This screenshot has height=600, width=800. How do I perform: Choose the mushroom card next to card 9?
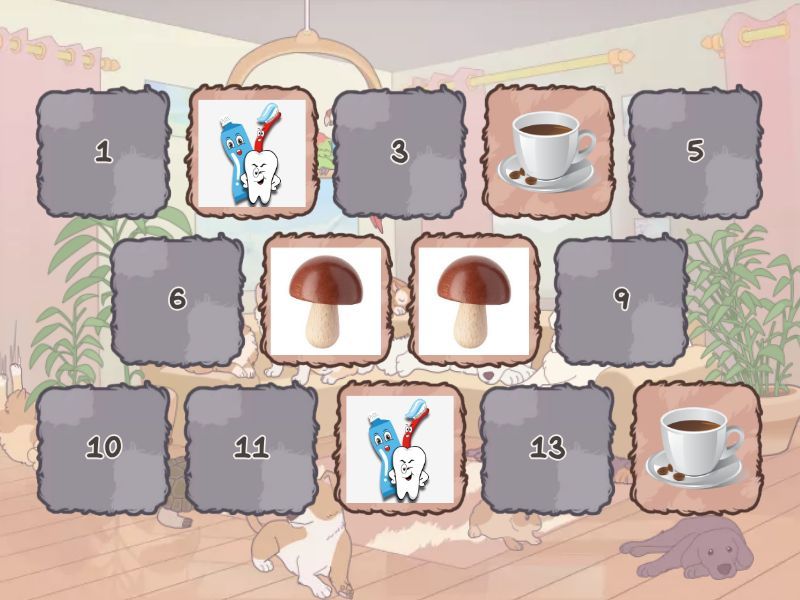point(473,299)
